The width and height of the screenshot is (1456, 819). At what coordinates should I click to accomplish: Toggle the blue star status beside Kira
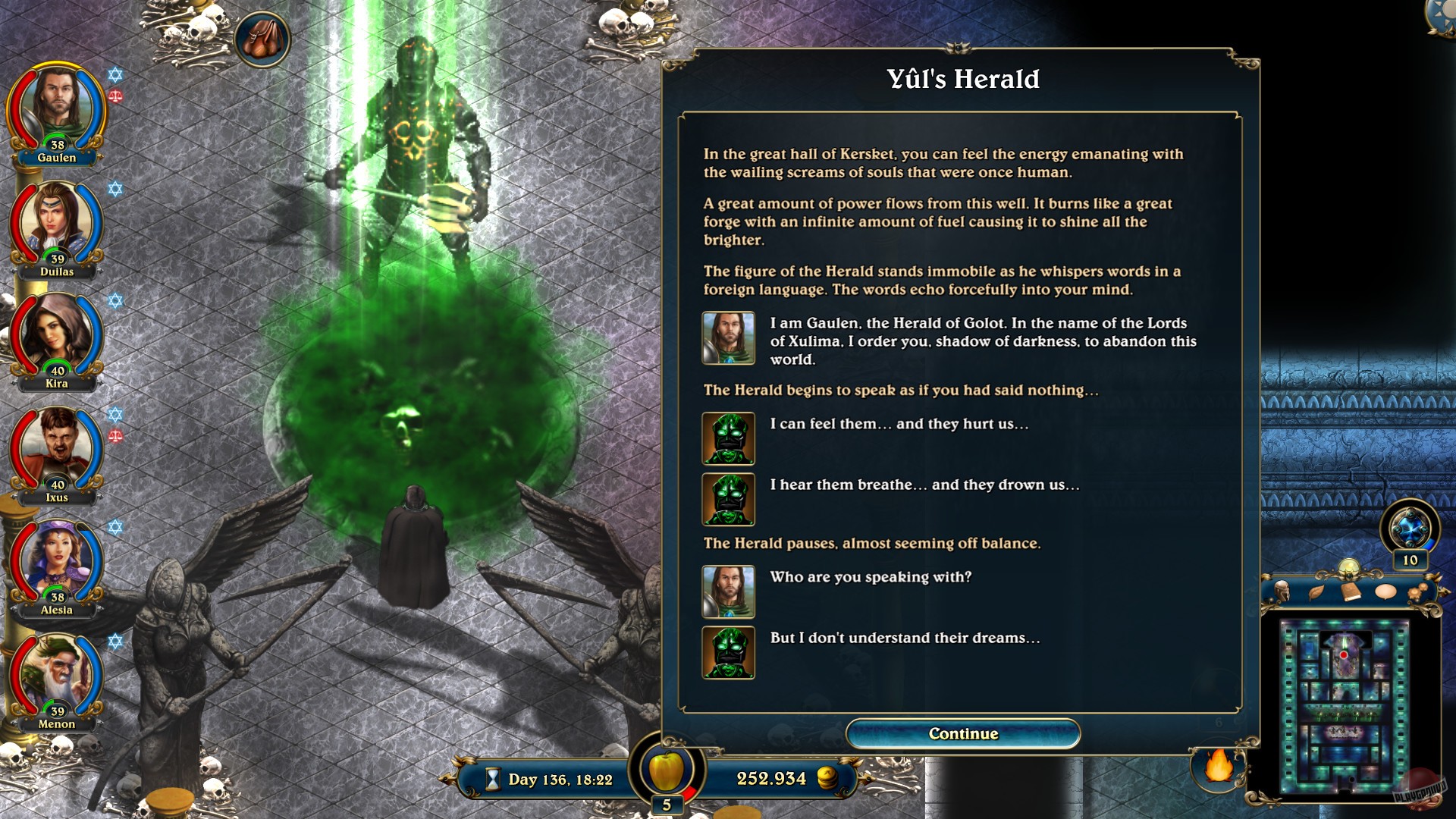115,301
